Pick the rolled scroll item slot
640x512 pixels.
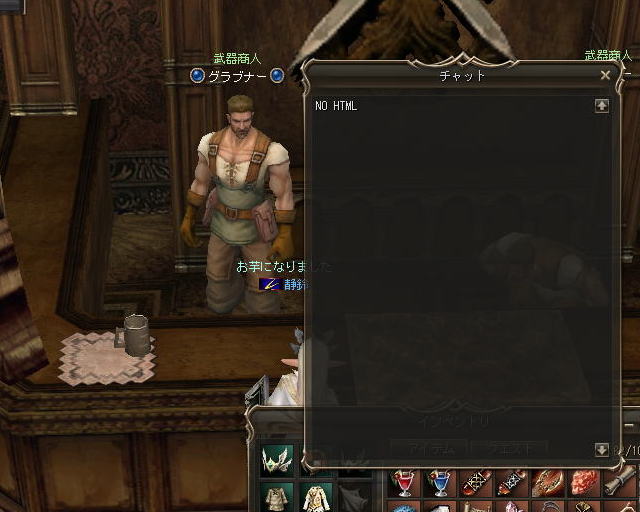[620, 484]
